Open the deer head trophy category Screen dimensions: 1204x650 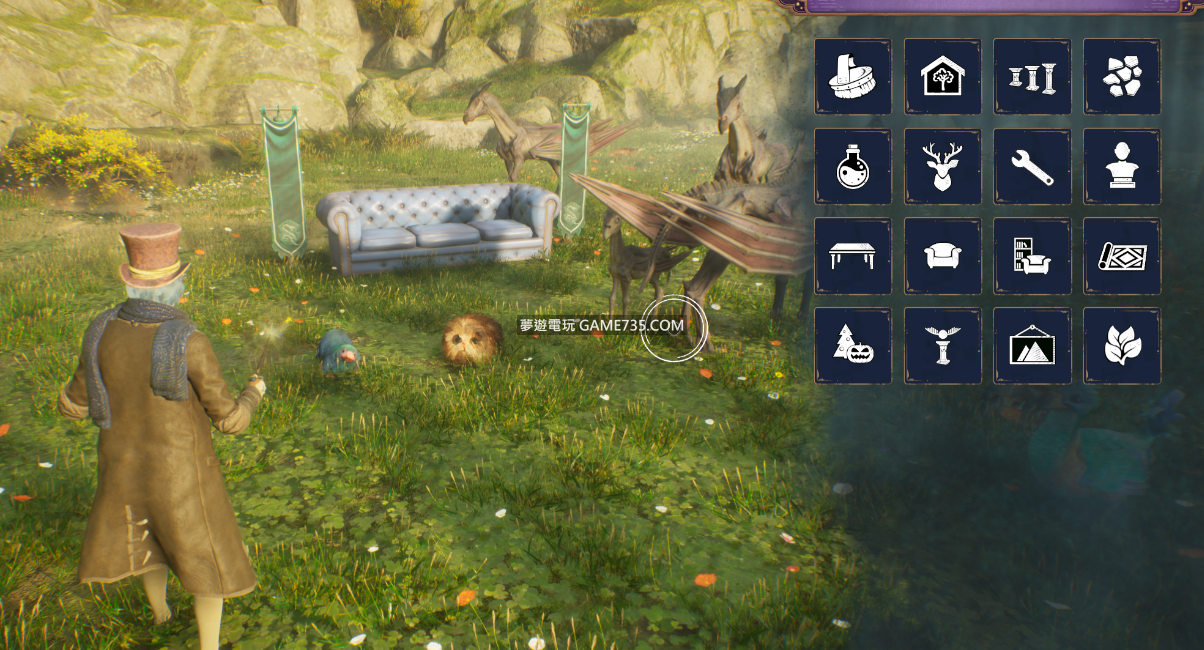[942, 167]
